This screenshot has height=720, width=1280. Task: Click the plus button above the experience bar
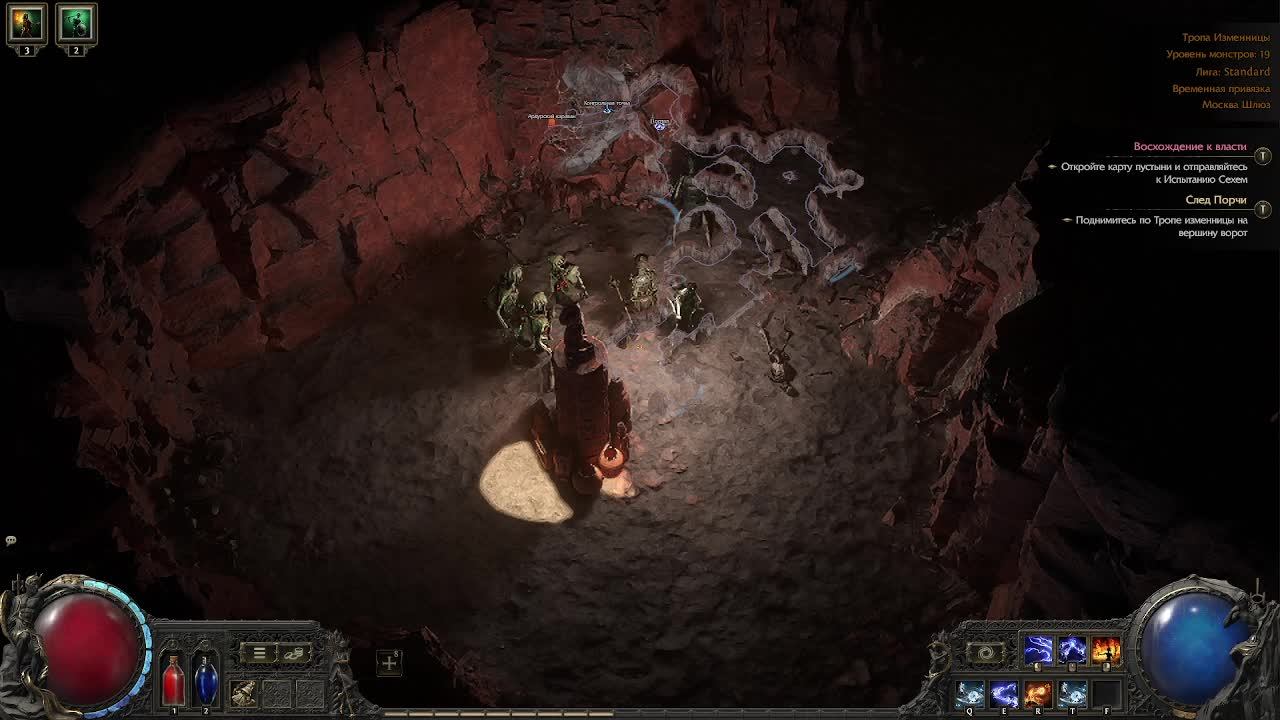tap(389, 662)
